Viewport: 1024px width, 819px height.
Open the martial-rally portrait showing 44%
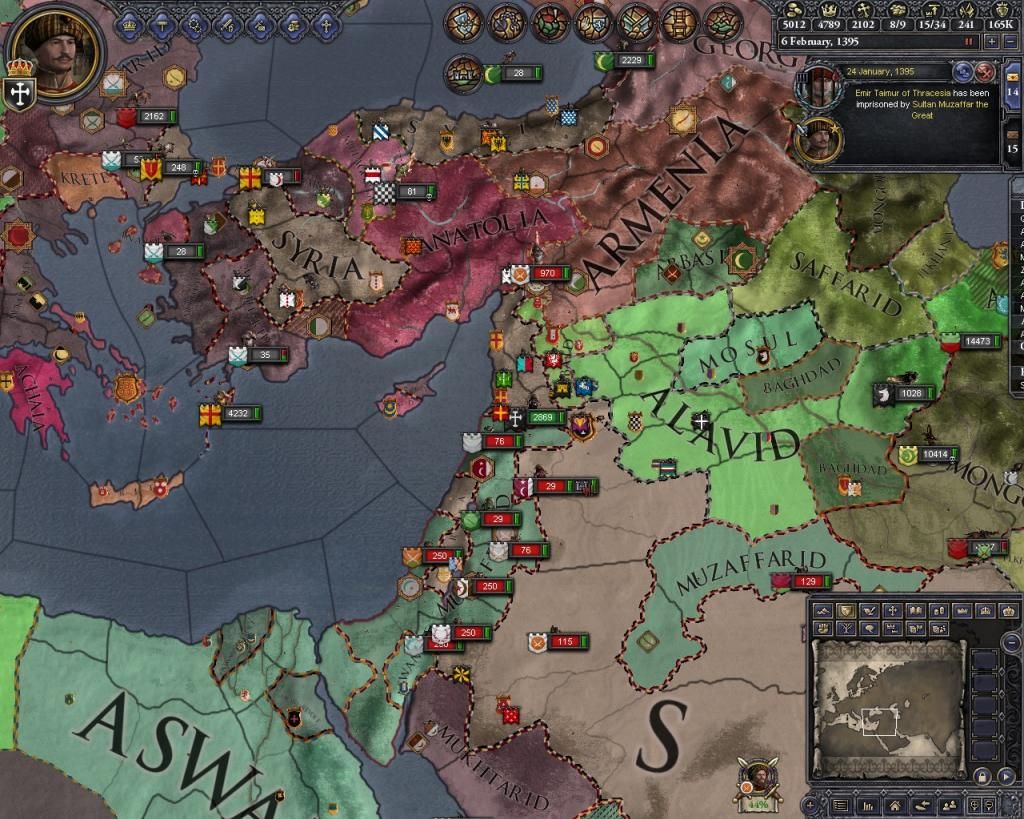[x=758, y=781]
